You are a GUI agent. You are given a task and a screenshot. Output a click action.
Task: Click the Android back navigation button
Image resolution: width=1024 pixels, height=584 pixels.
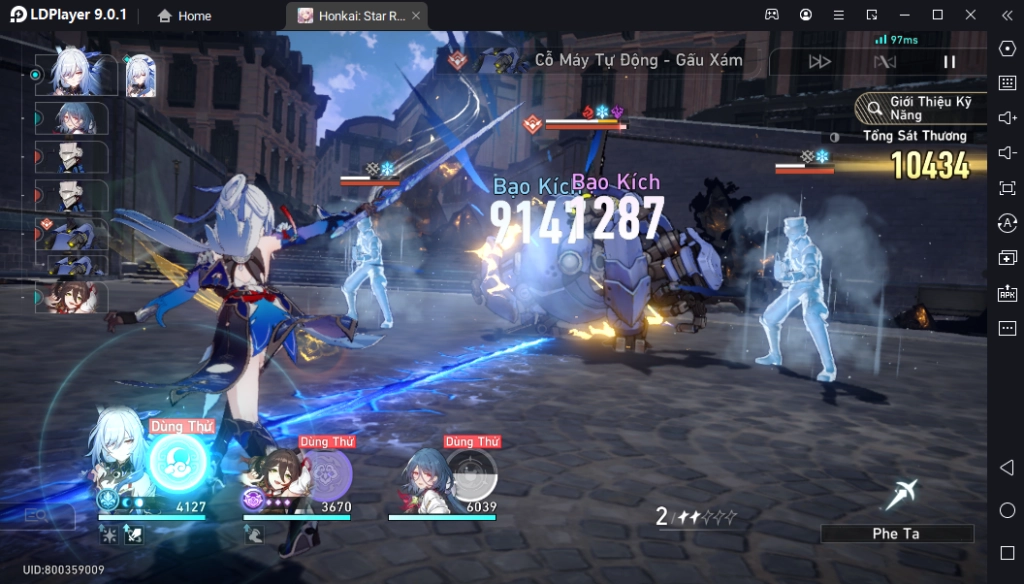(x=1007, y=468)
